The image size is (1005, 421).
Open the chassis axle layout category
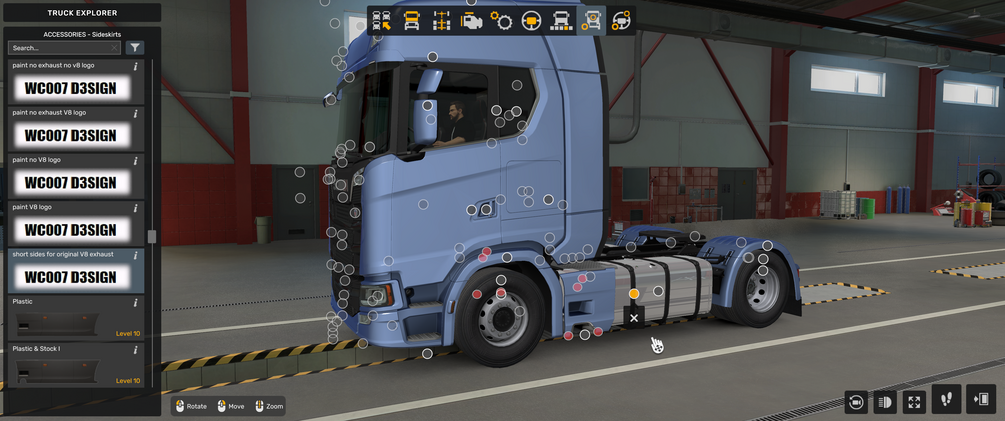(441, 20)
